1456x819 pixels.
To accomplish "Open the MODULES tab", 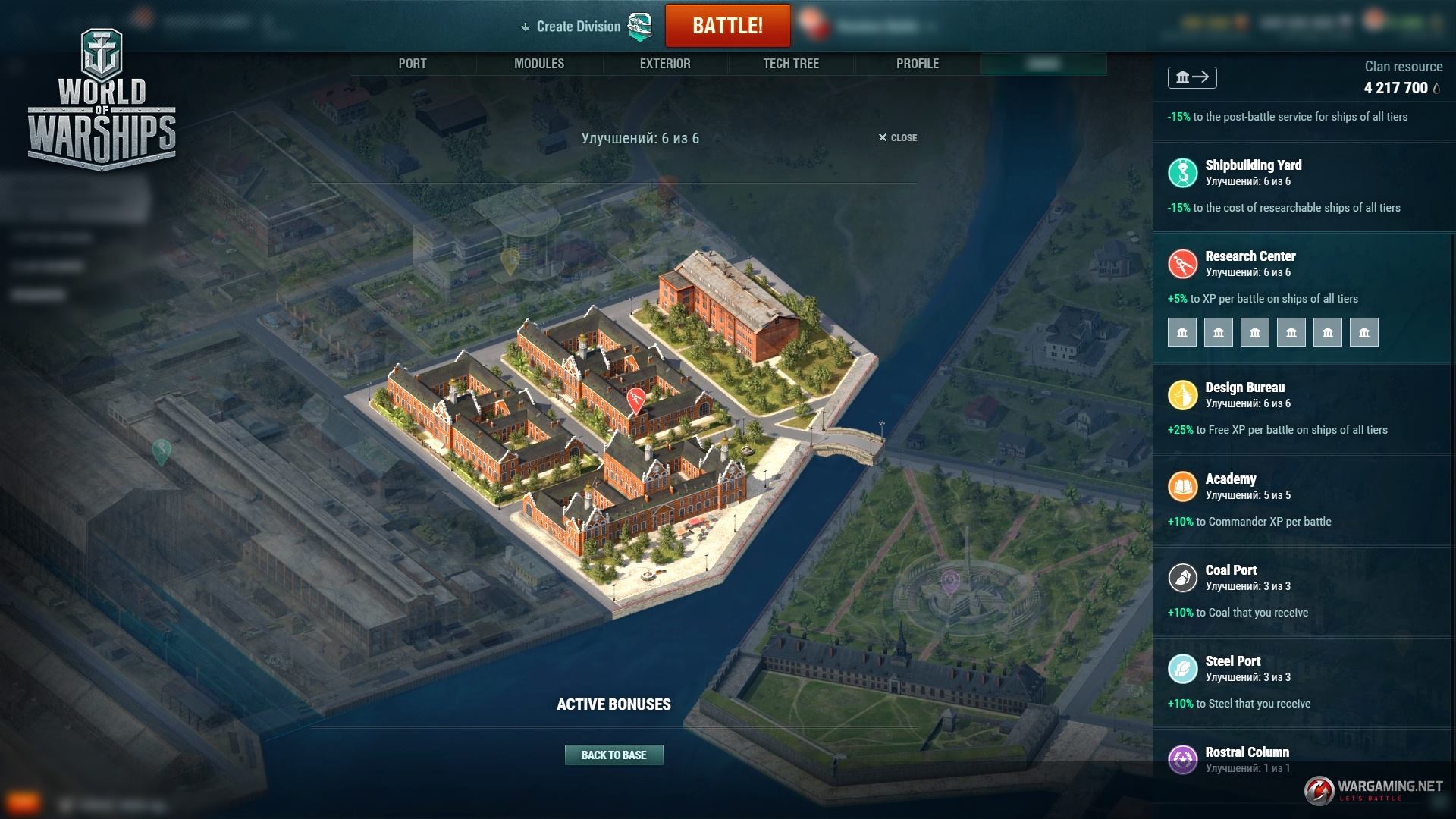I will (539, 64).
